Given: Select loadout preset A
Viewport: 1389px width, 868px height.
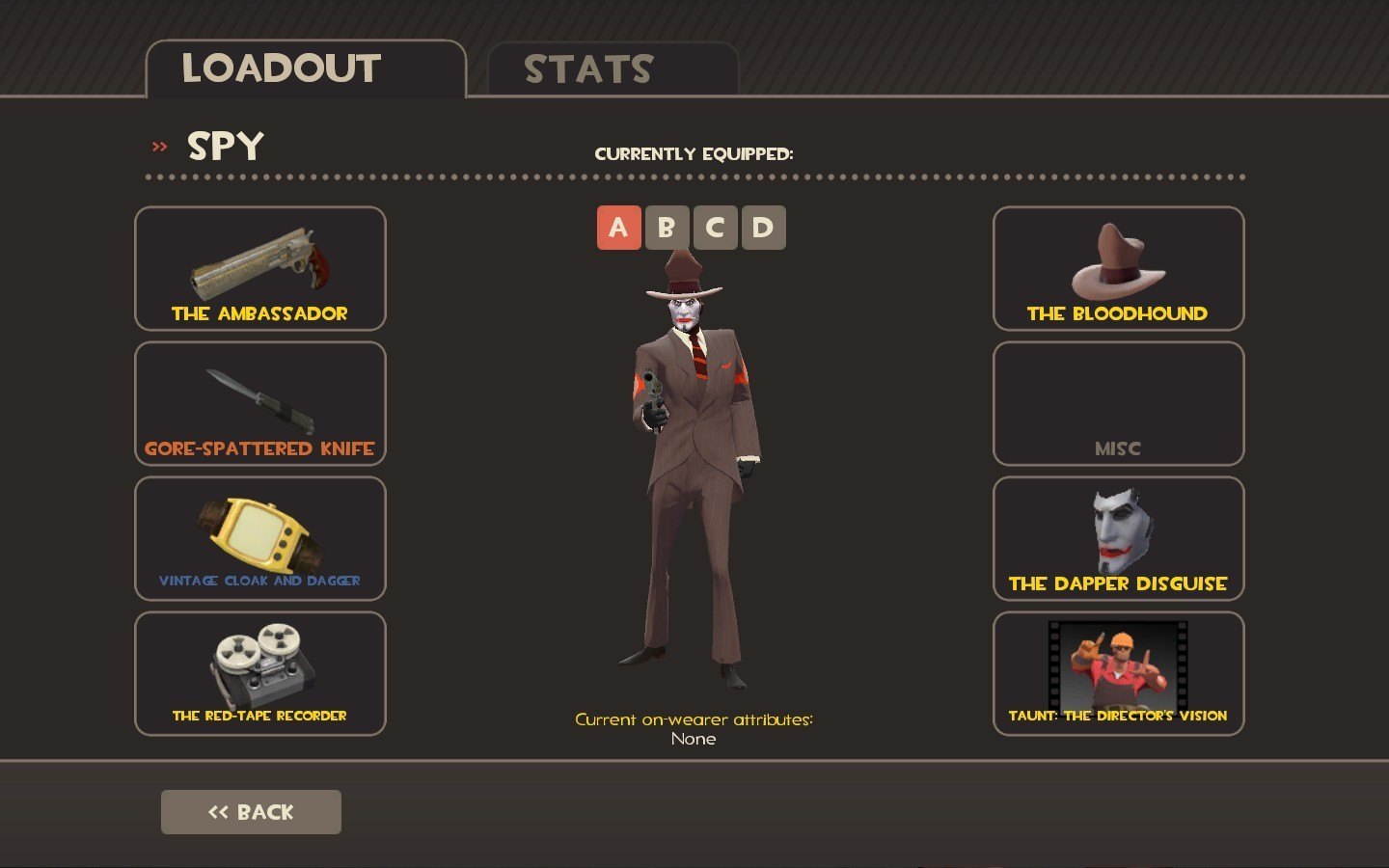Looking at the screenshot, I should 618,228.
